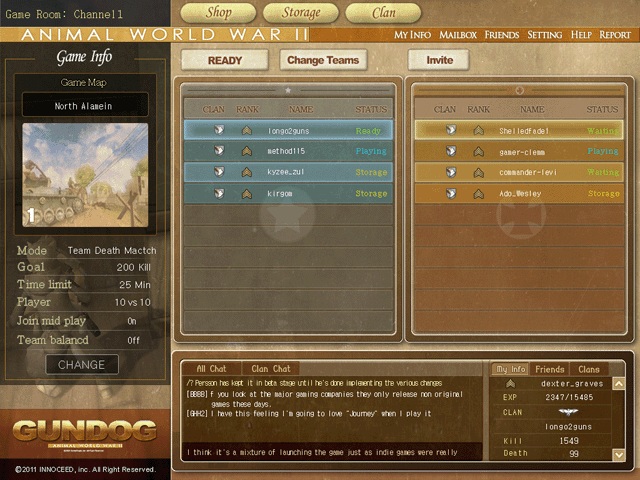Select the North Alamein map thumbnail

(85, 174)
